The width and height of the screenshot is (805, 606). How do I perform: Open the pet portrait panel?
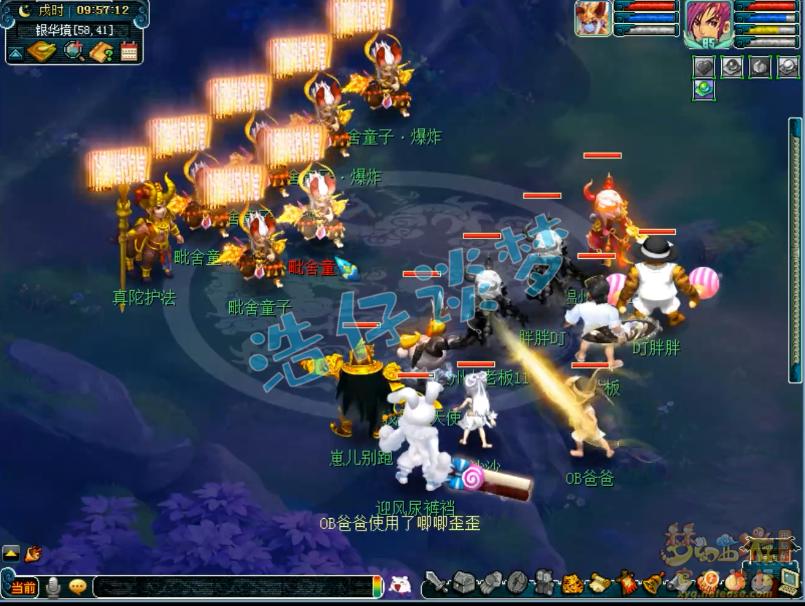tap(592, 18)
